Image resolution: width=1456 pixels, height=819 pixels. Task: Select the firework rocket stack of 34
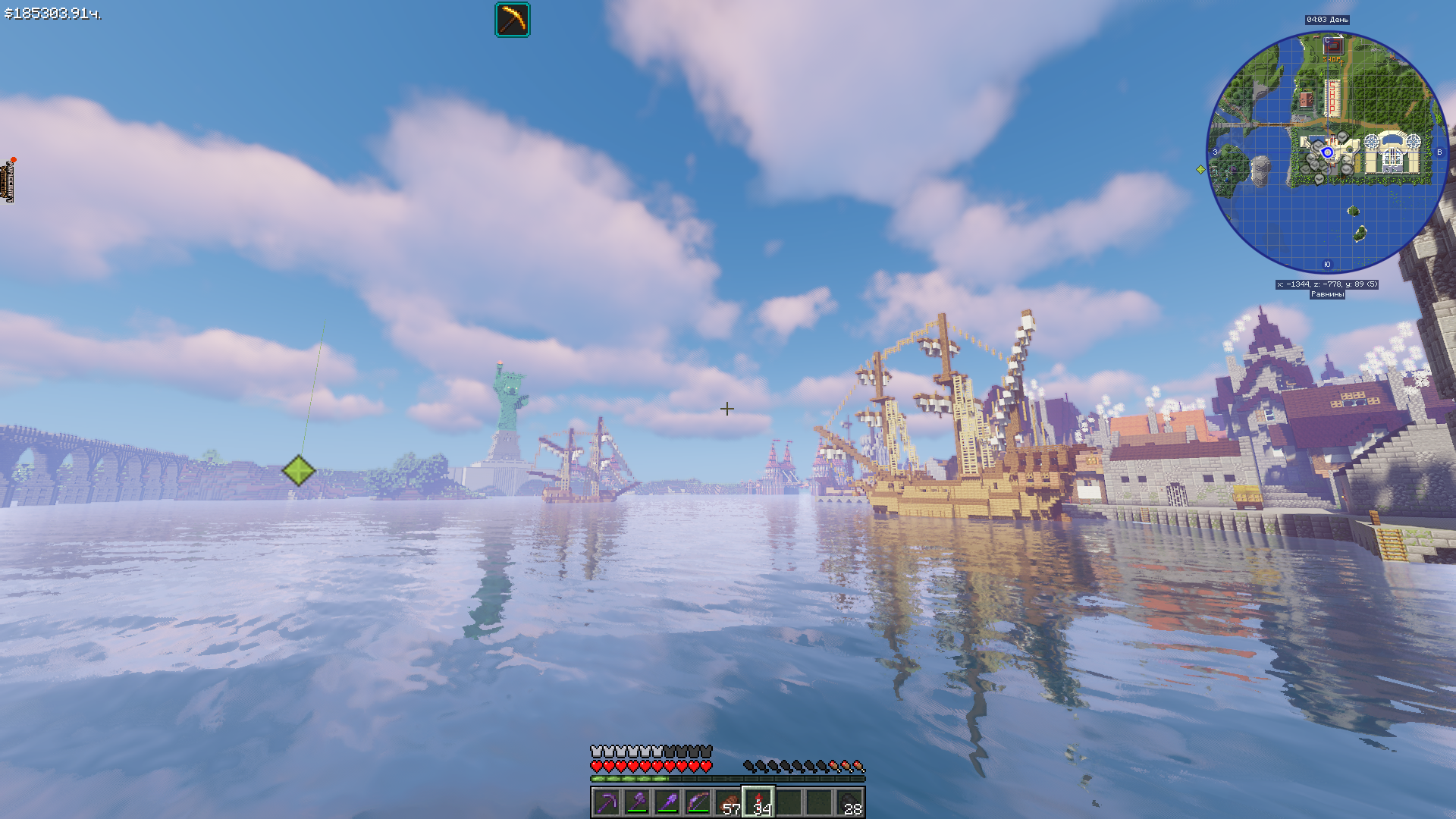[x=758, y=802]
